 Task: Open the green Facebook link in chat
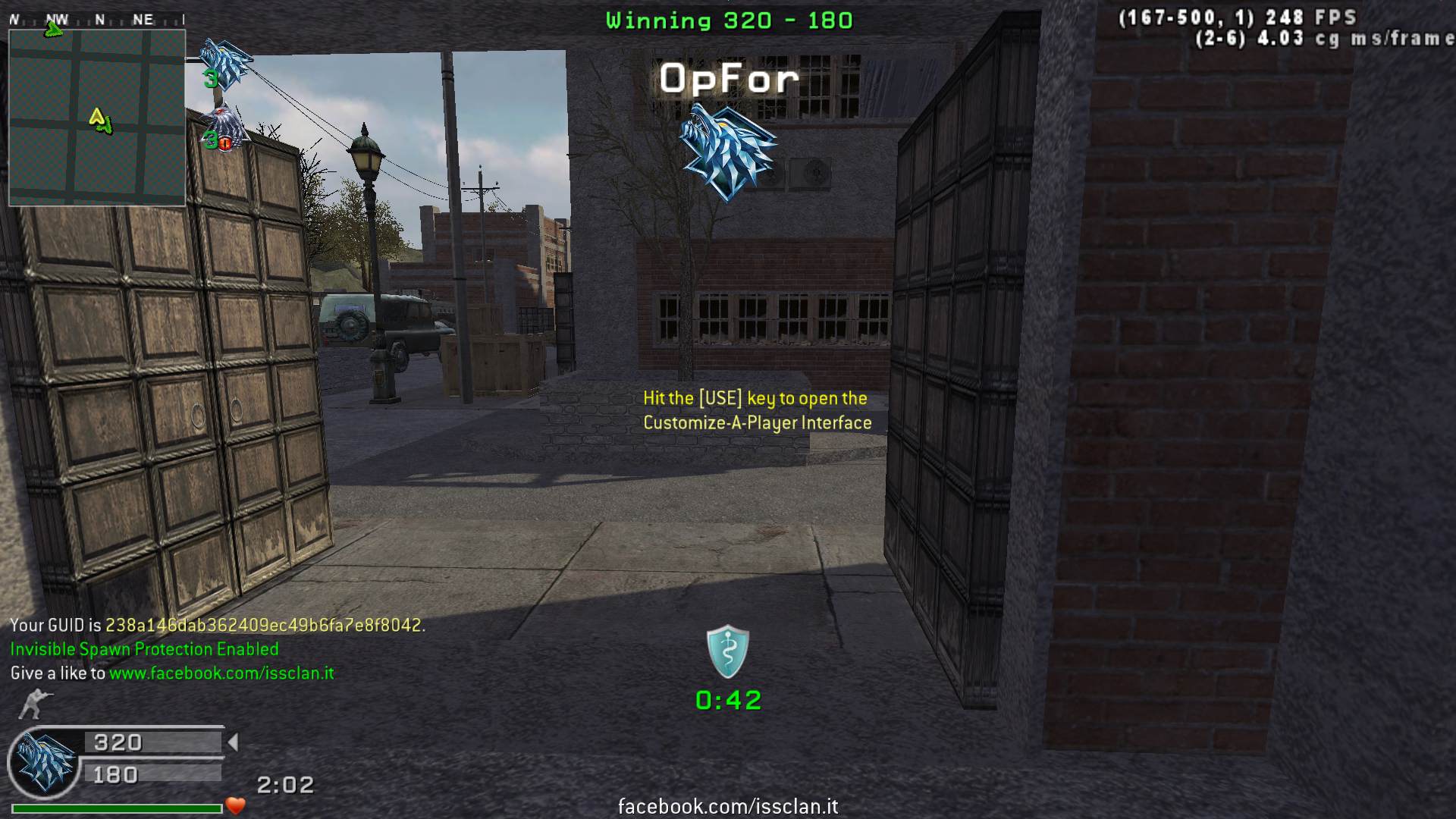221,673
